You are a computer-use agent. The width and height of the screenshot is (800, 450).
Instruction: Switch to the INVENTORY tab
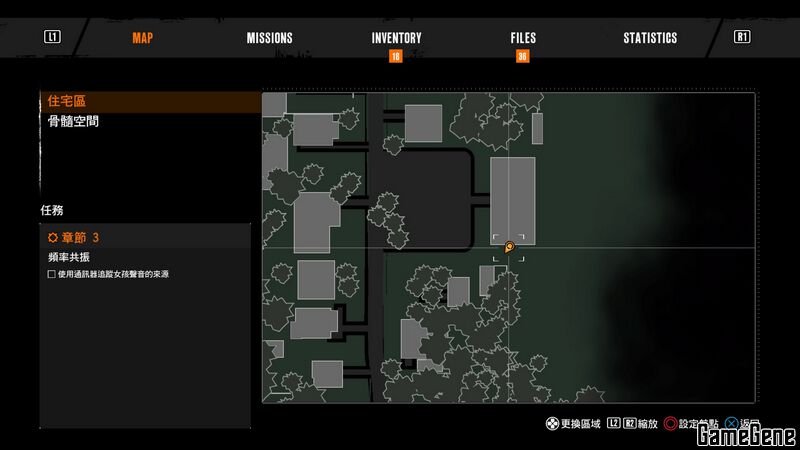click(x=396, y=38)
